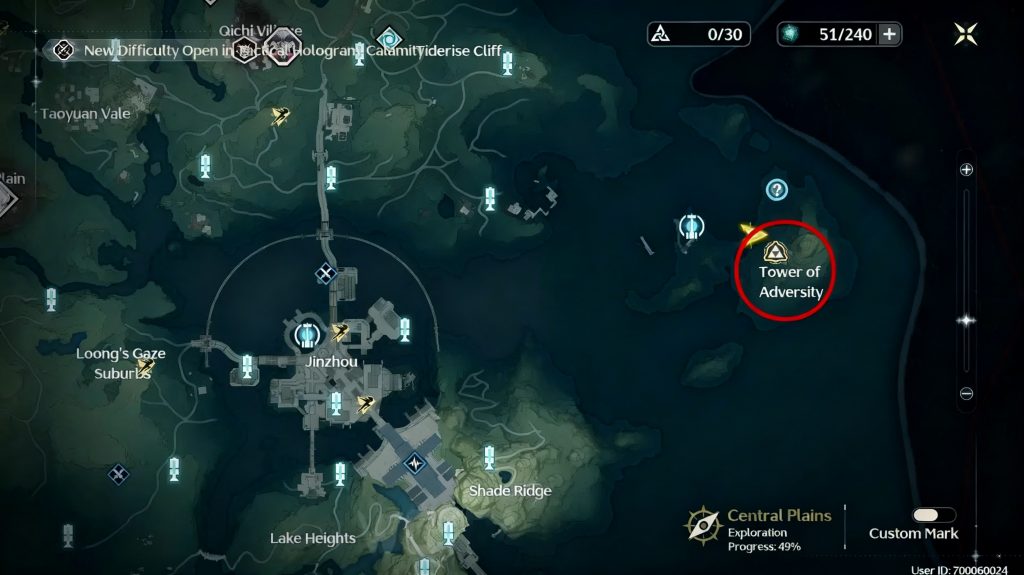The image size is (1024, 575).
Task: Select the Tower of Adversity marker
Action: [x=774, y=250]
